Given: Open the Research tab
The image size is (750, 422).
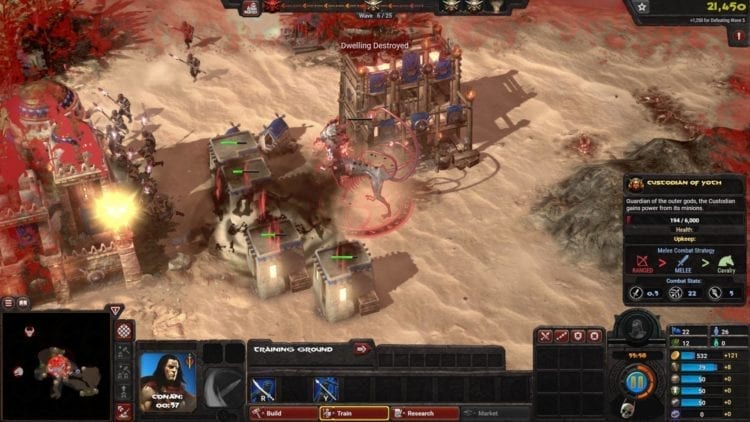Looking at the screenshot, I should click(x=425, y=412).
